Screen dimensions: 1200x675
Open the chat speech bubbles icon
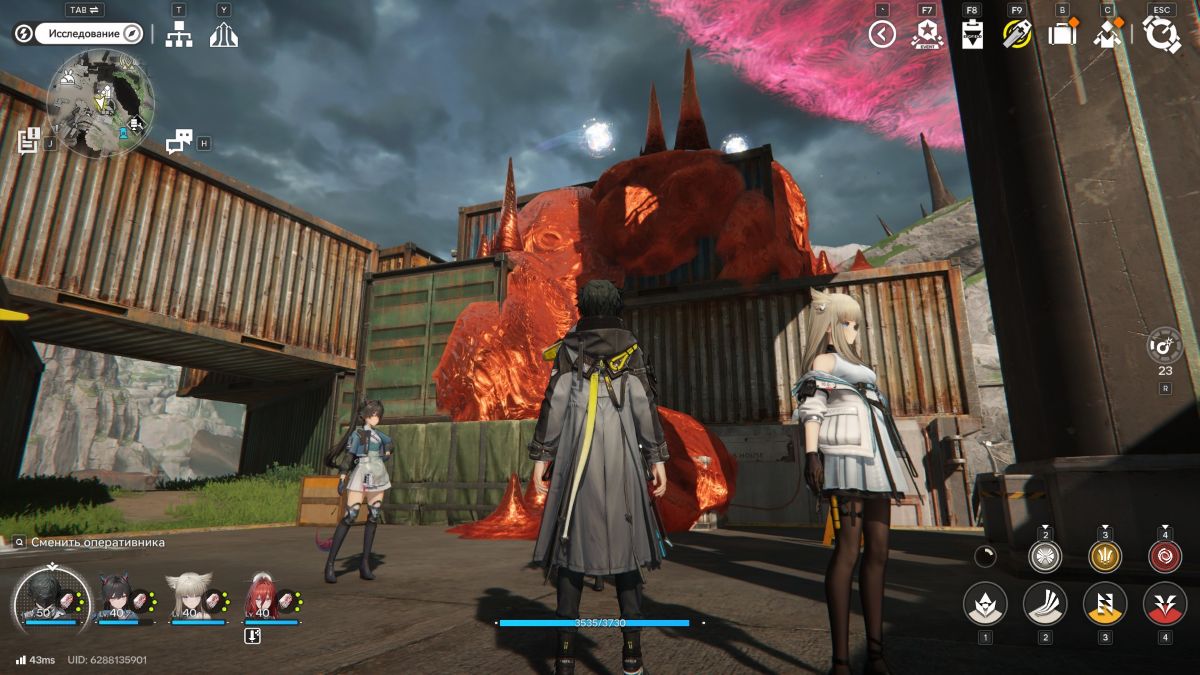[x=179, y=142]
